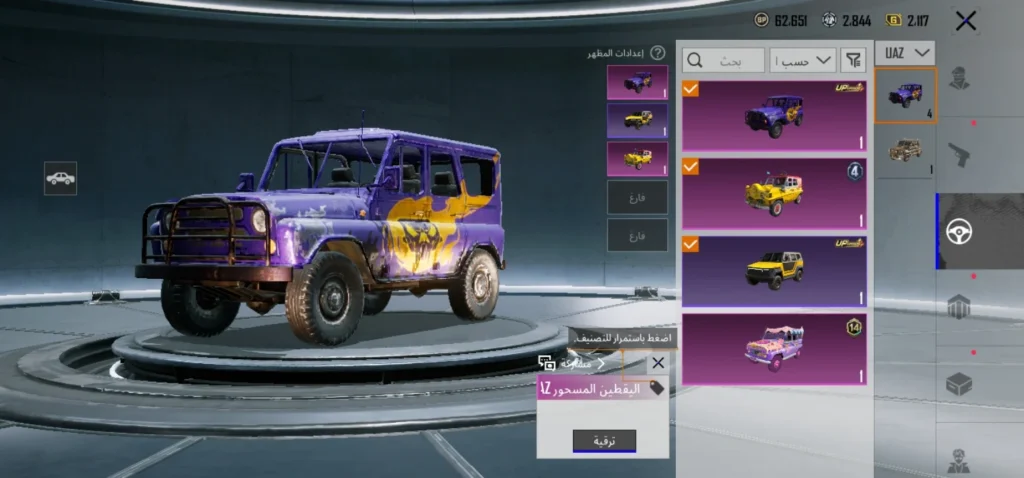Open the UAZ vehicle type dropdown
1024x478 pixels.
905,53
